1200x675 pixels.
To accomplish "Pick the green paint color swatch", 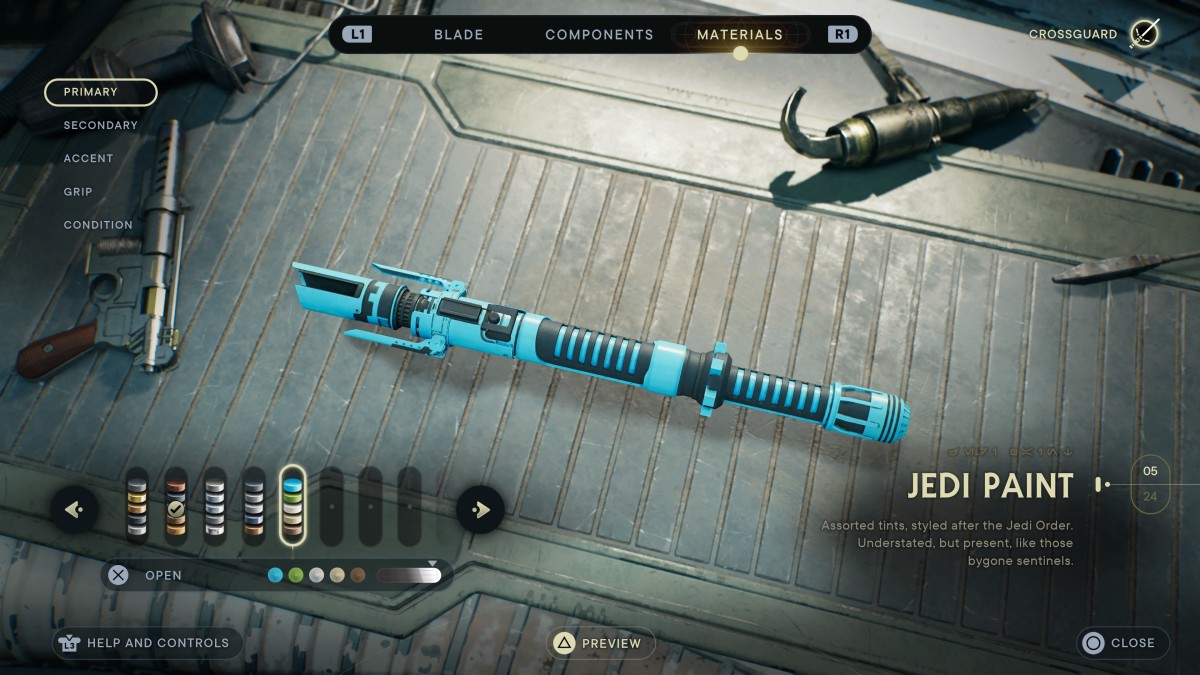I will [295, 575].
